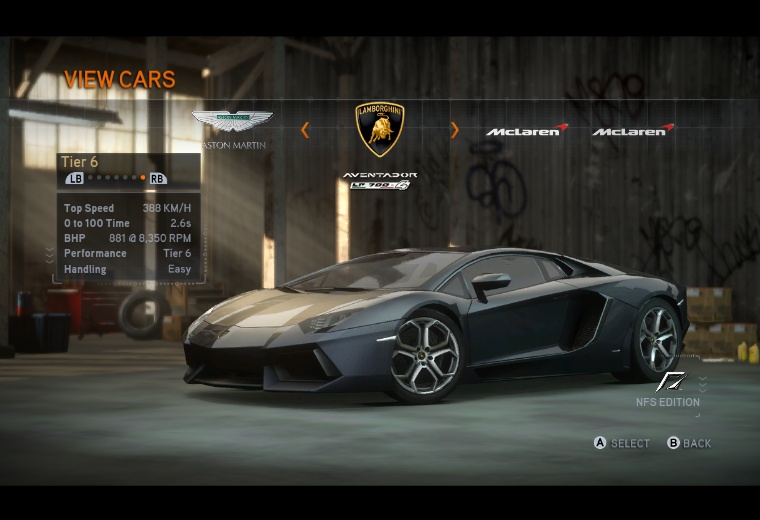This screenshot has width=760, height=520.
Task: Advance with the right orange arrow
Action: [x=455, y=129]
